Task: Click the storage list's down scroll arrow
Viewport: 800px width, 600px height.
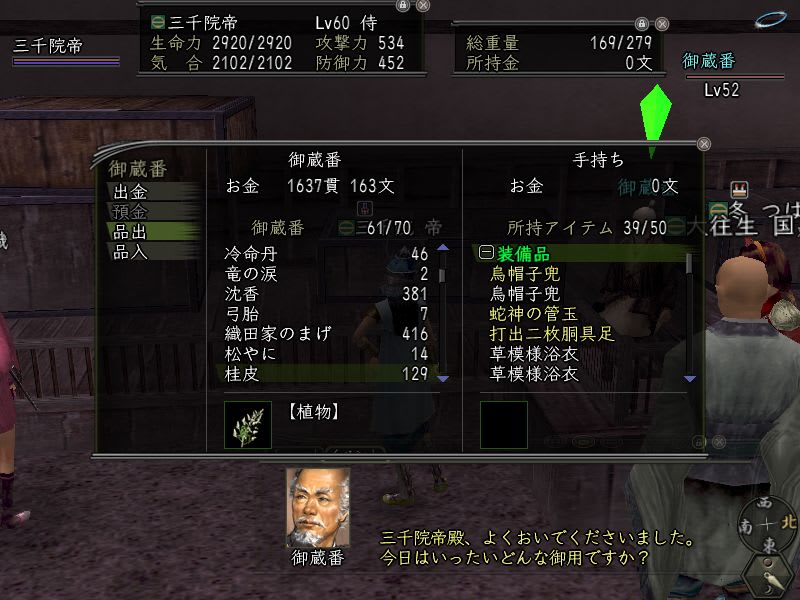Action: [444, 379]
